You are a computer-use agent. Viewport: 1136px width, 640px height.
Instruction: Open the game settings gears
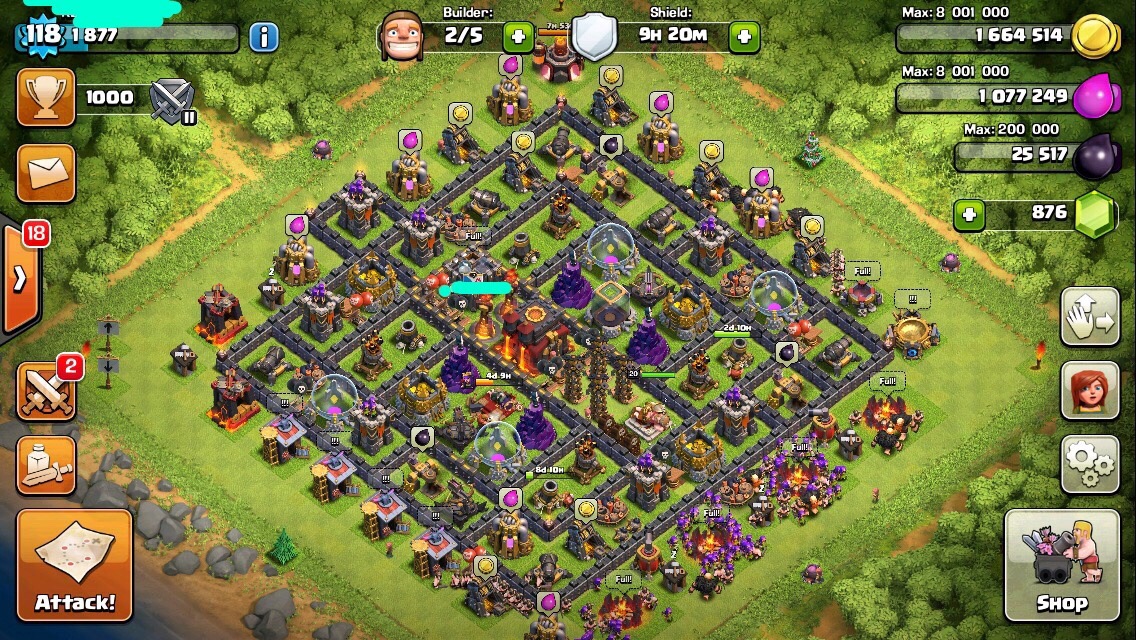point(1089,464)
